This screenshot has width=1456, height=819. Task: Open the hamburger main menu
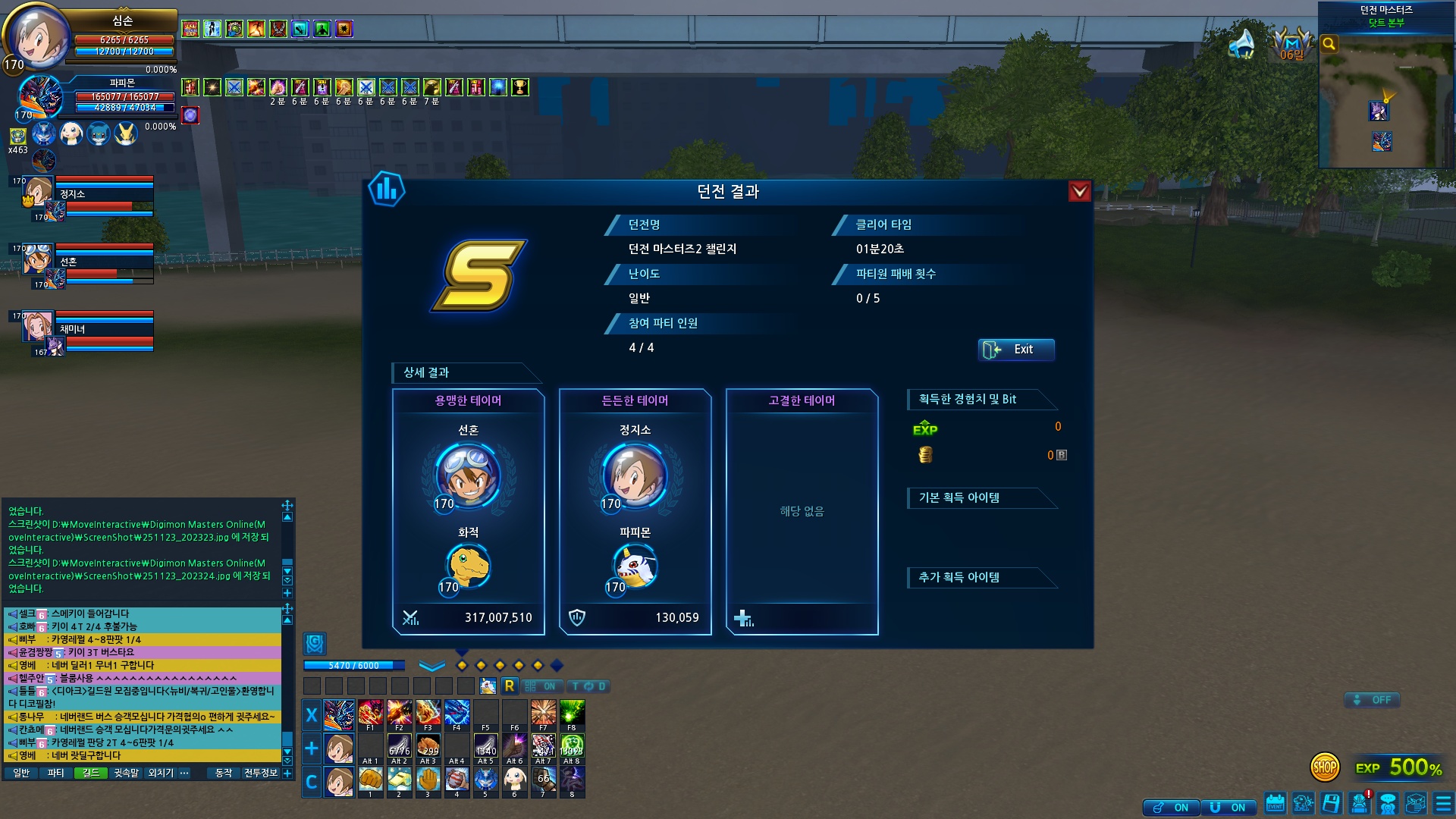[x=1443, y=803]
